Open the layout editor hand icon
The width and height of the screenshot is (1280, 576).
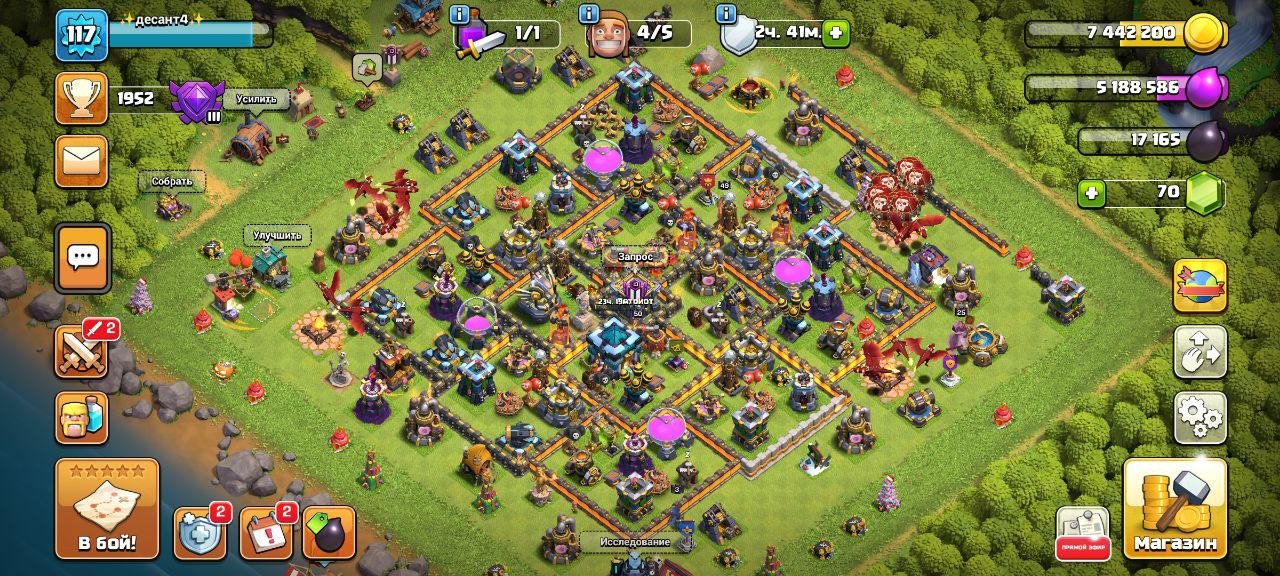(x=1200, y=351)
